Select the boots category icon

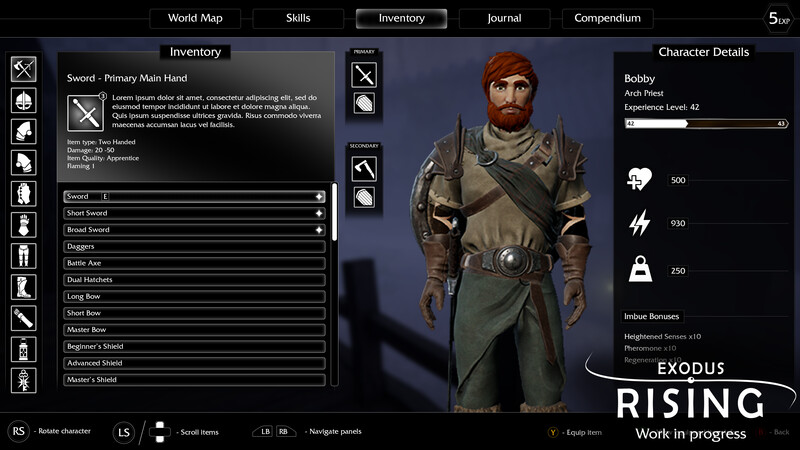tap(24, 287)
